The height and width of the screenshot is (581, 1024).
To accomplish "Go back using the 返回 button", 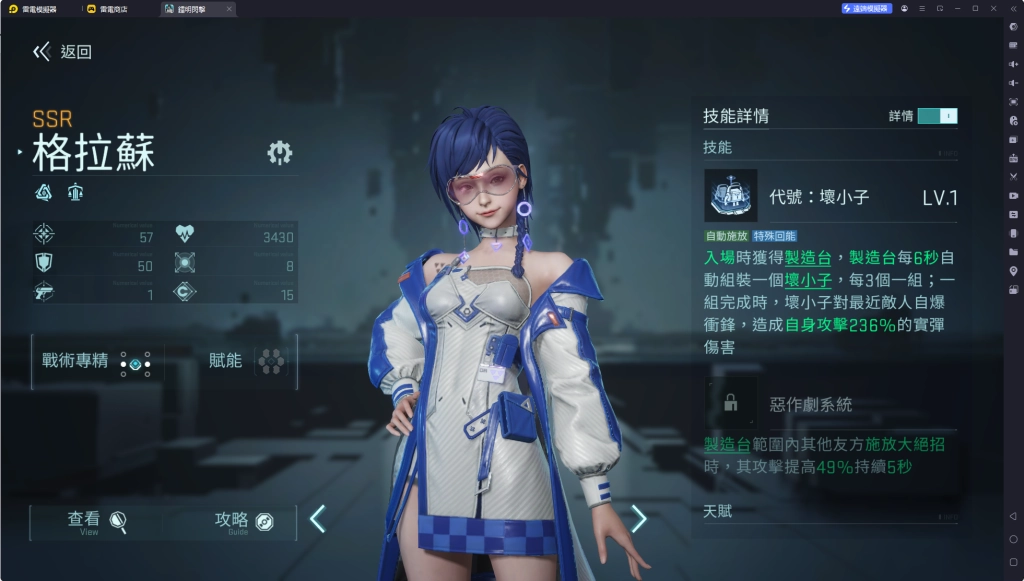I will 62,52.
